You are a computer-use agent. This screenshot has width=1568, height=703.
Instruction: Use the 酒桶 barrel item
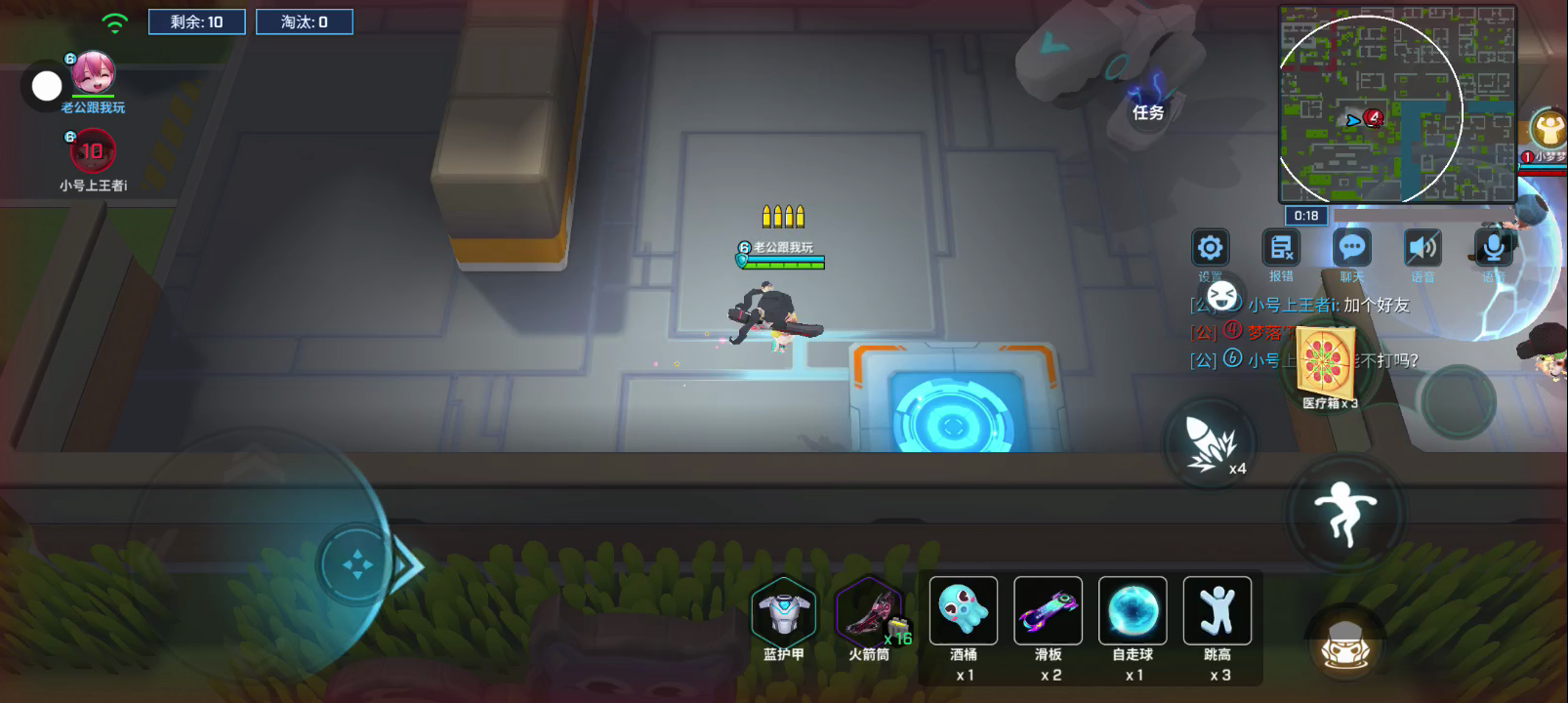pyautogui.click(x=964, y=611)
